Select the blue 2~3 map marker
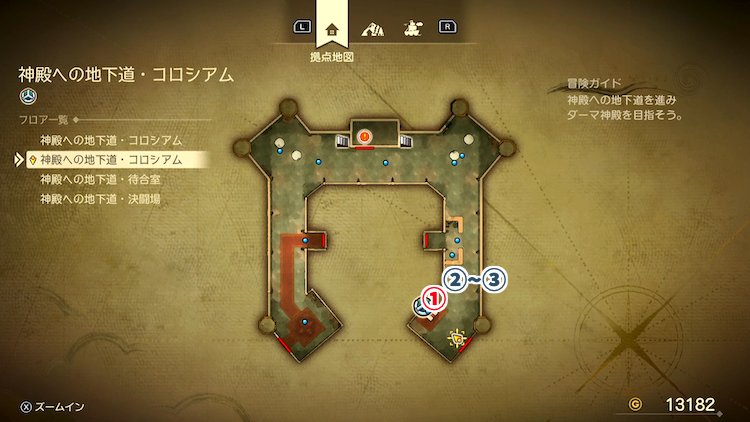Image resolution: width=750 pixels, height=422 pixels. tap(476, 280)
